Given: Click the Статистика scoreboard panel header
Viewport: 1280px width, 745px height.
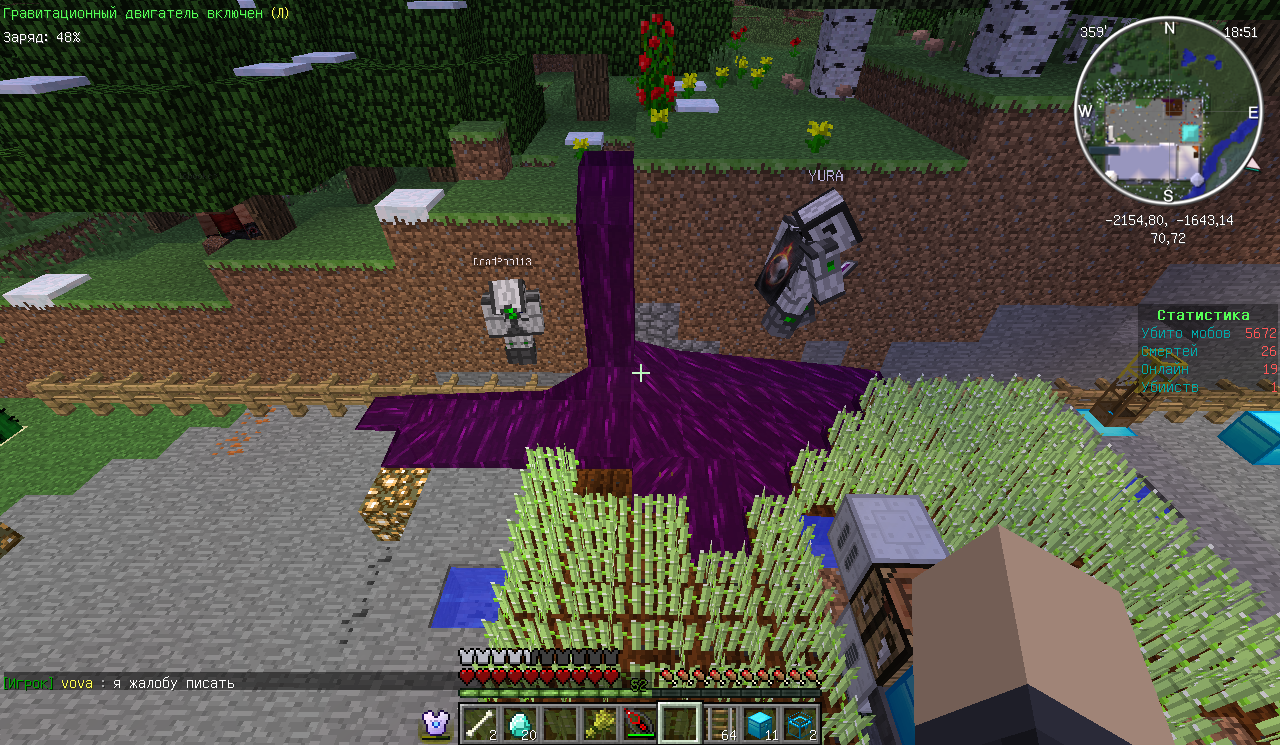Looking at the screenshot, I should click(x=1203, y=315).
